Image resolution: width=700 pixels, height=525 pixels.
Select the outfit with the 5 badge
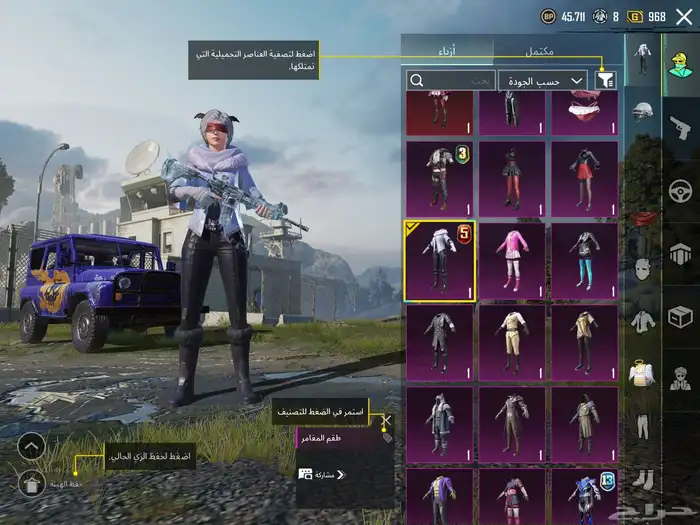tap(439, 261)
